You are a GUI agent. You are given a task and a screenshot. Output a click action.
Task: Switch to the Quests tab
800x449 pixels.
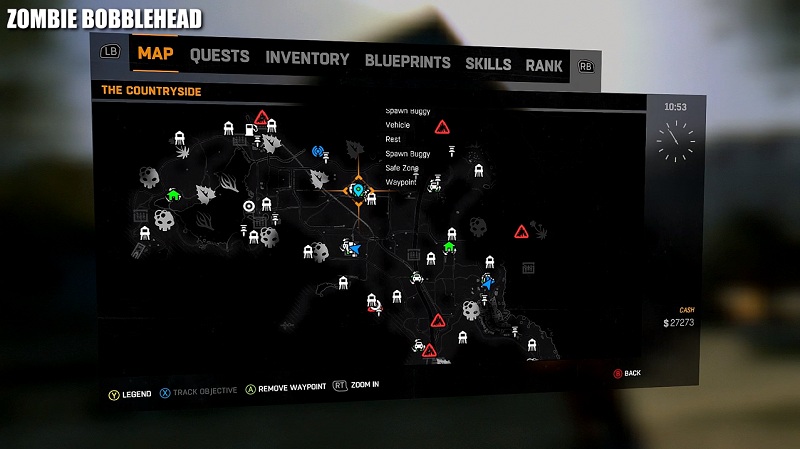(x=219, y=56)
